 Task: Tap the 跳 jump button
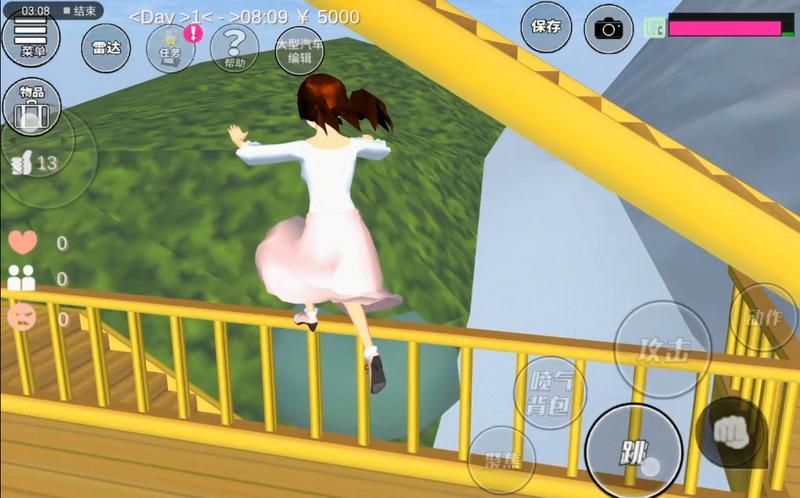tap(634, 452)
